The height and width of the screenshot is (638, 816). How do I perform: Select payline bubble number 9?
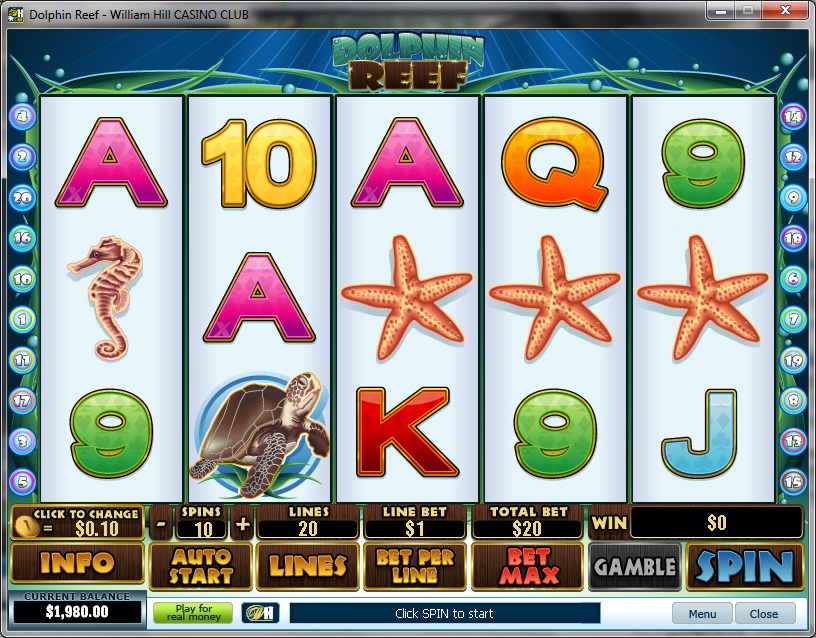[793, 198]
